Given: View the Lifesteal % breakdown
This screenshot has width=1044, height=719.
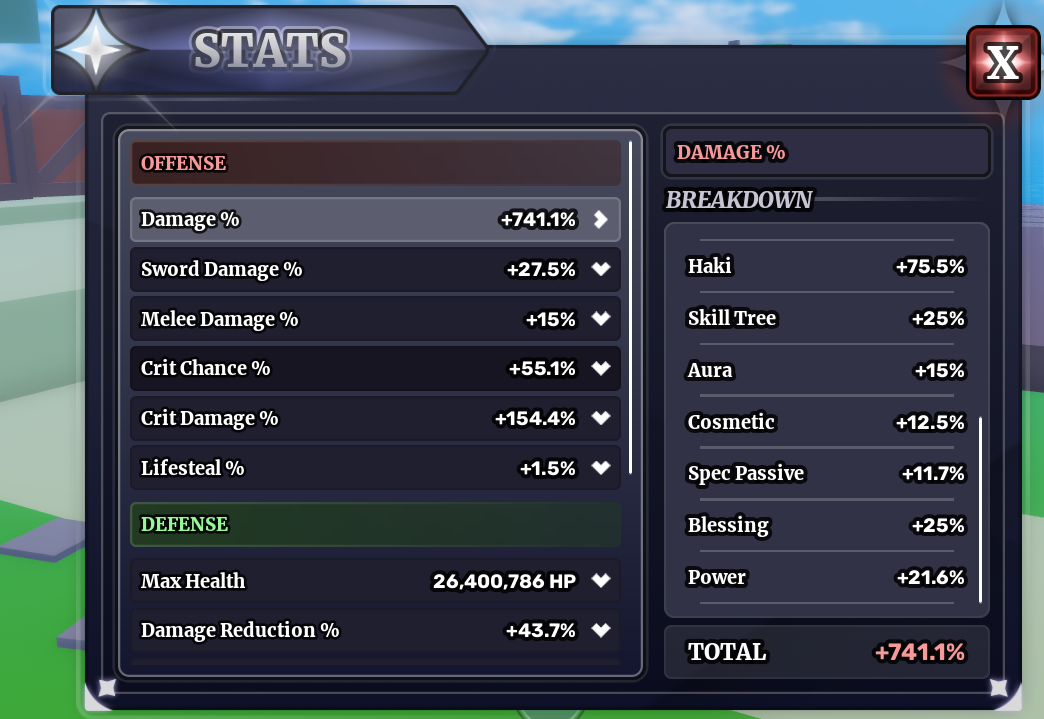Looking at the screenshot, I should 600,468.
